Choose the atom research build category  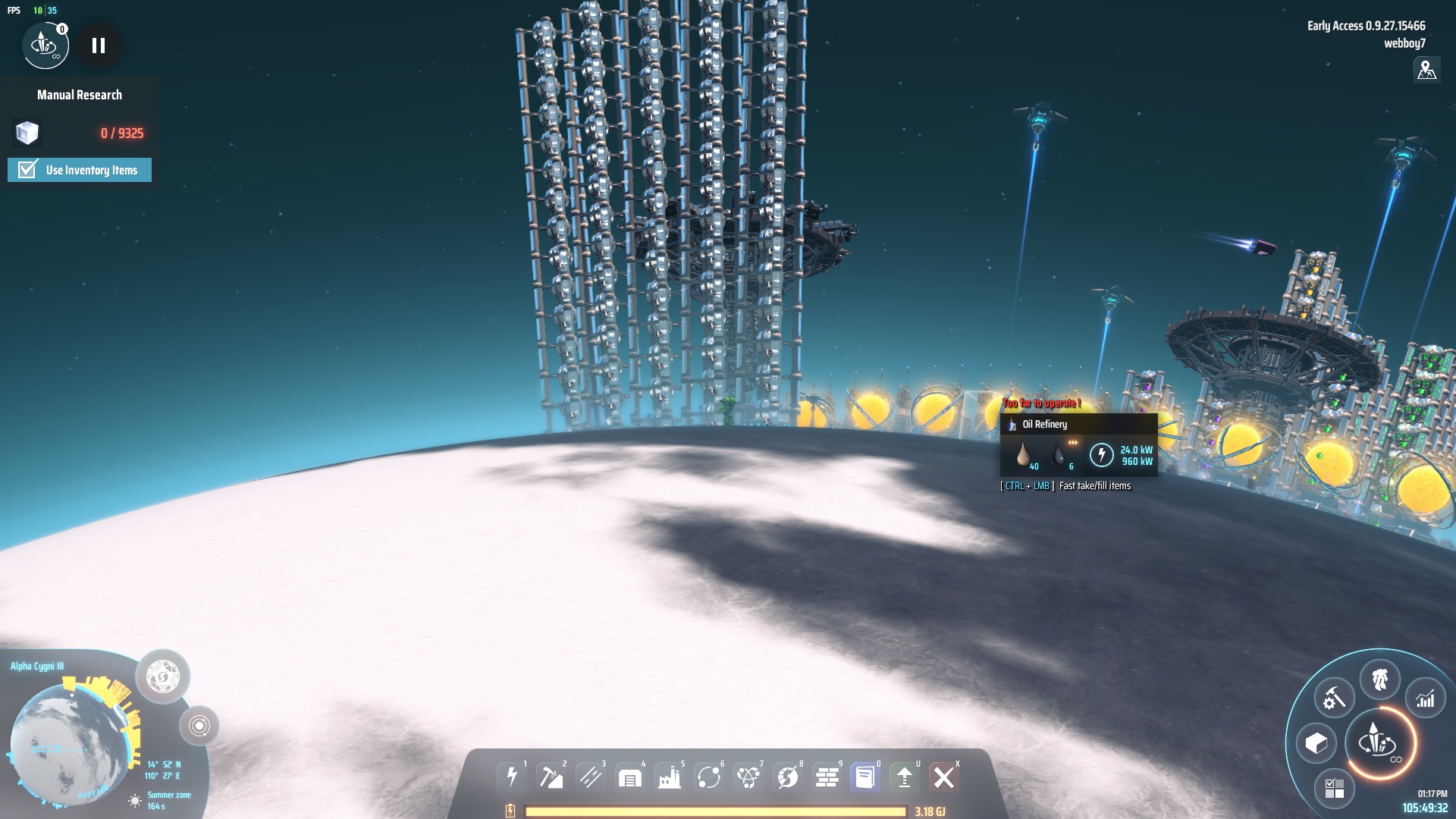[748, 777]
